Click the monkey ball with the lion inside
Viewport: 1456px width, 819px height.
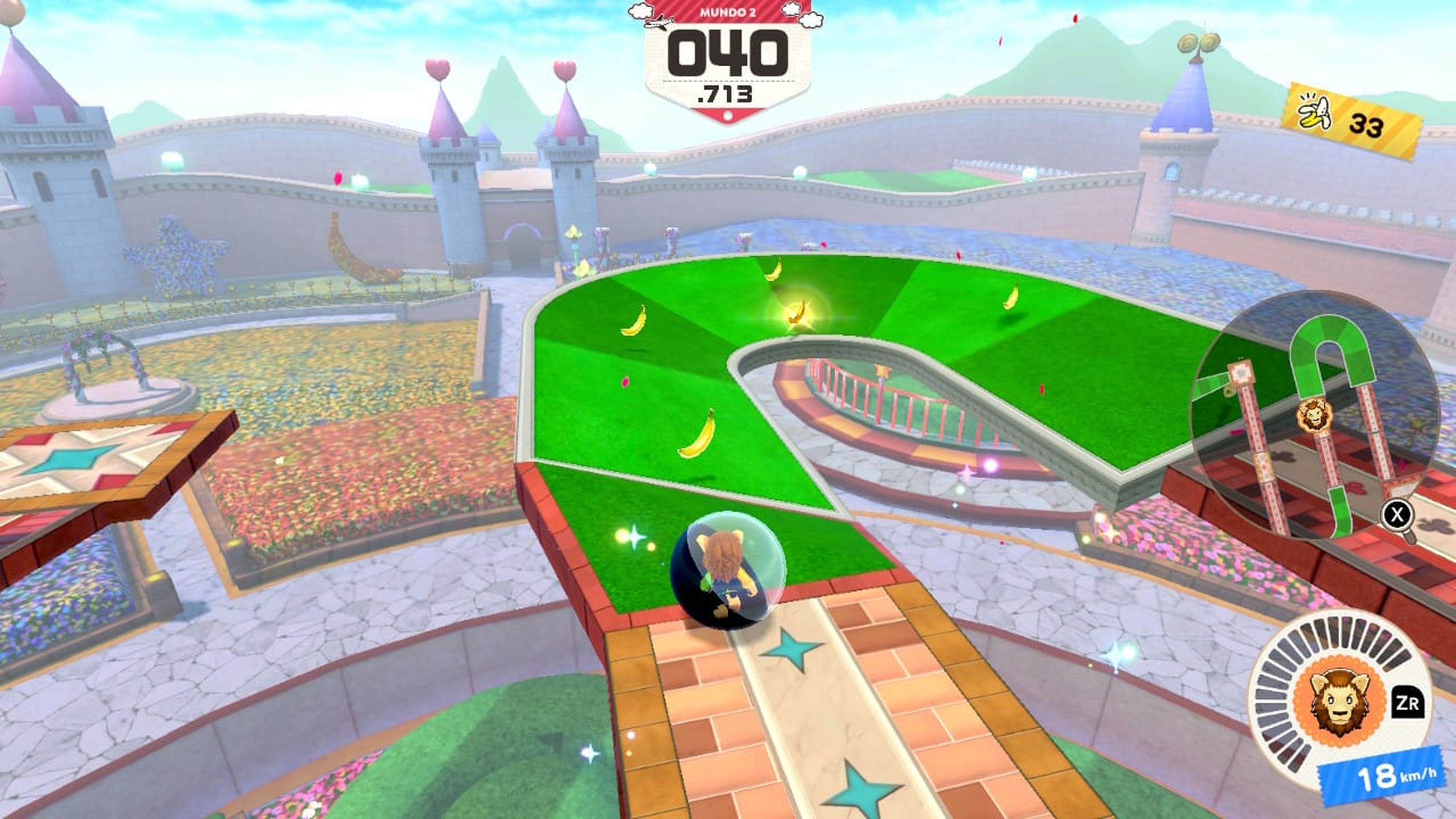tap(729, 571)
